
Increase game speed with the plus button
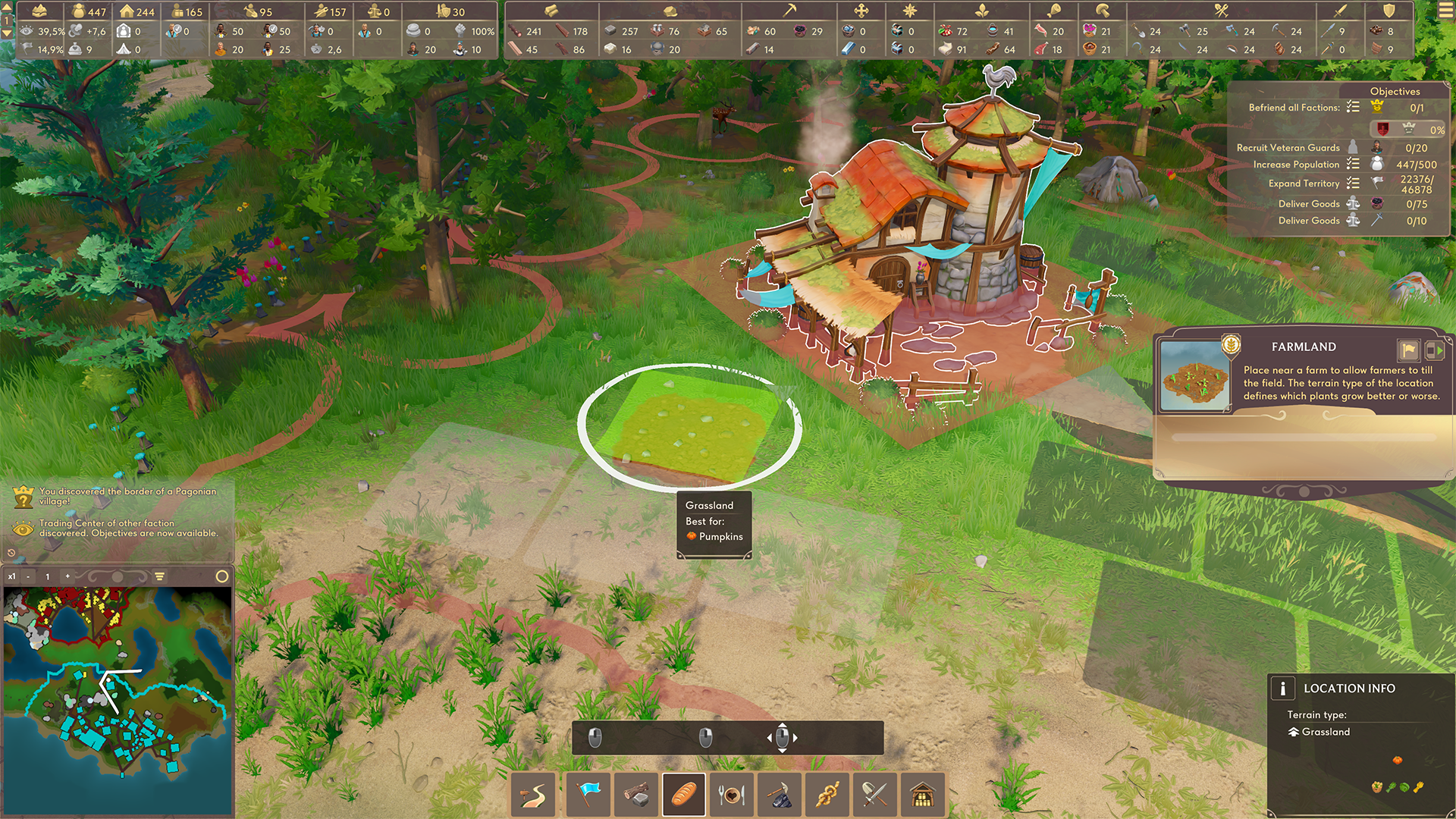coord(67,577)
